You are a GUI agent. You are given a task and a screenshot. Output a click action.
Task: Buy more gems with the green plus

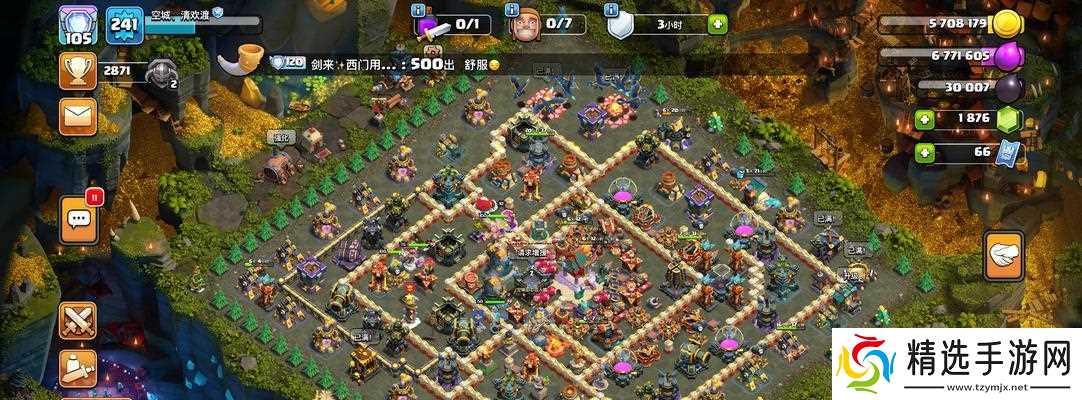(x=924, y=119)
